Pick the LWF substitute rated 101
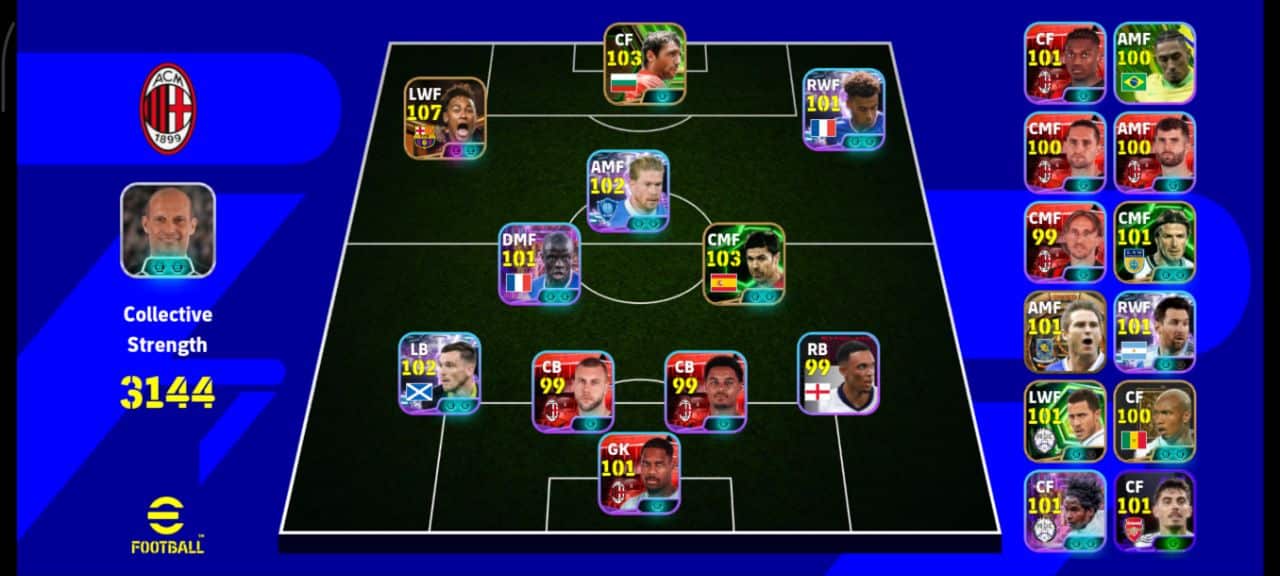 pyautogui.click(x=1065, y=421)
